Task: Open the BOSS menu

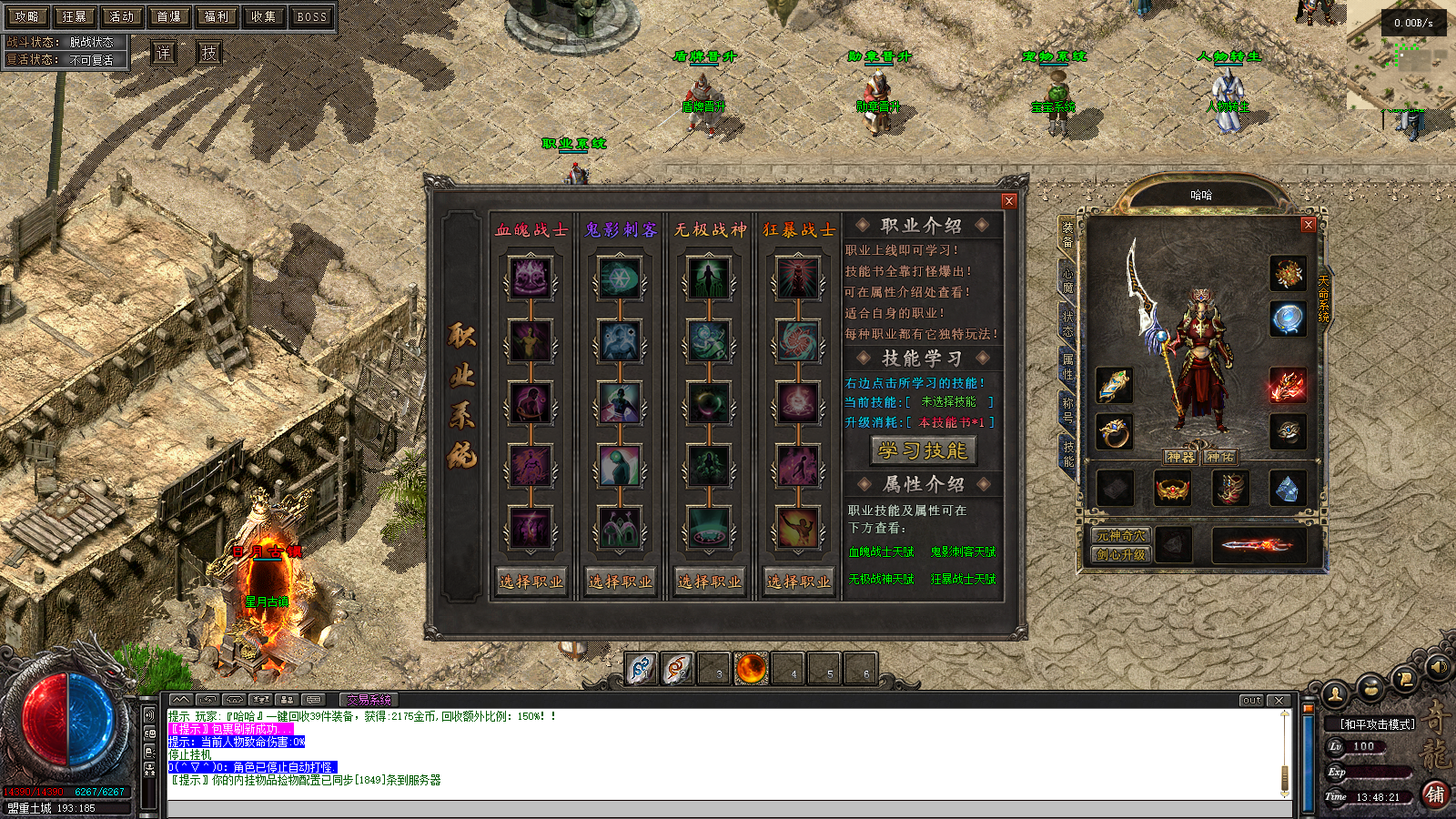Action: pos(311,16)
